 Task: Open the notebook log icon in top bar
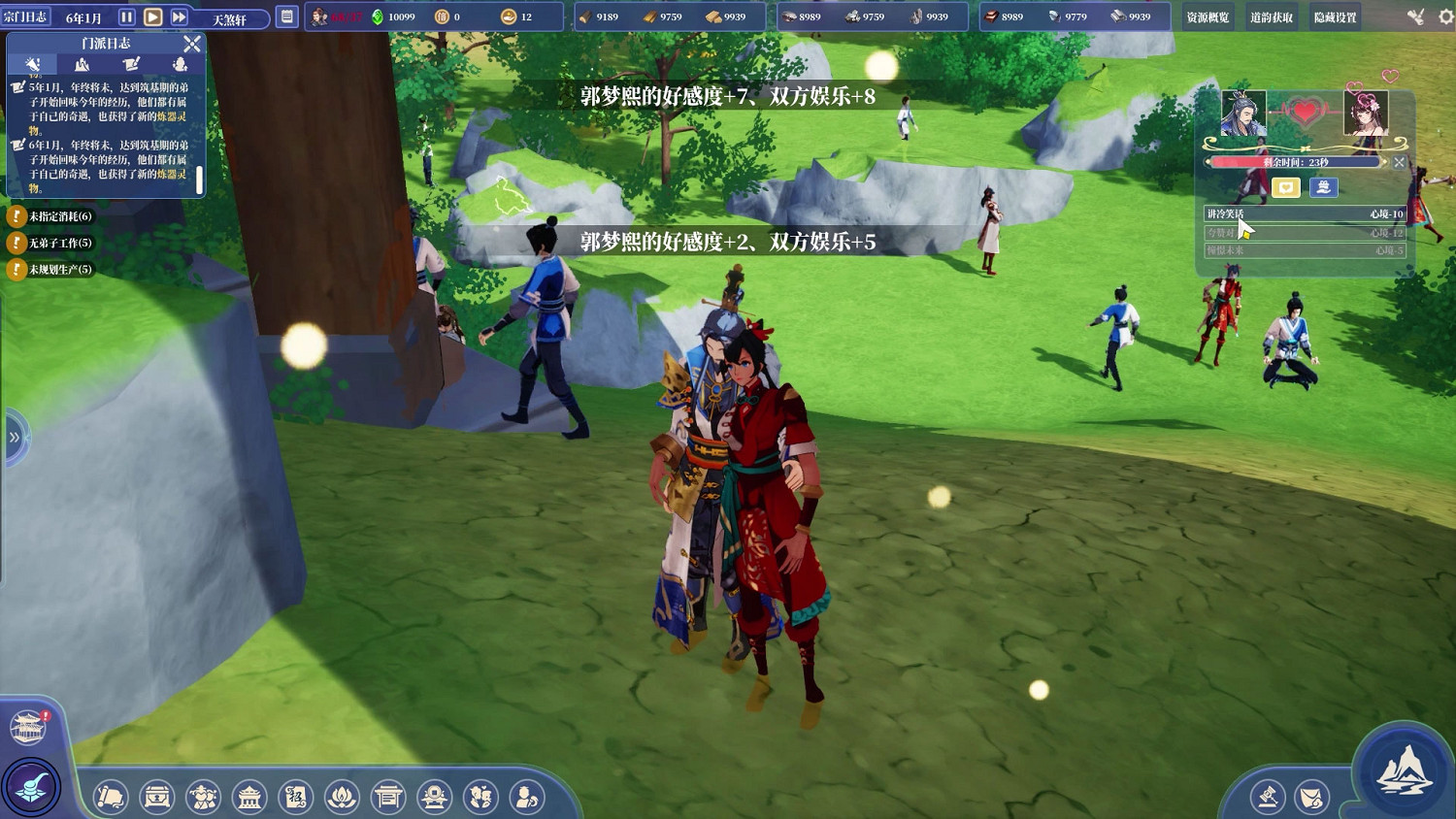point(286,15)
